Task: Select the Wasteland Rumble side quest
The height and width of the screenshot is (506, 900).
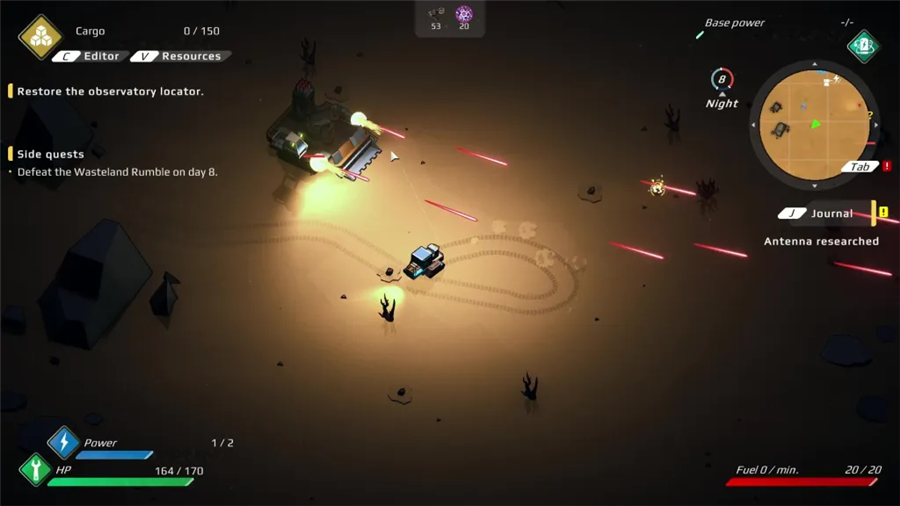Action: (117, 172)
